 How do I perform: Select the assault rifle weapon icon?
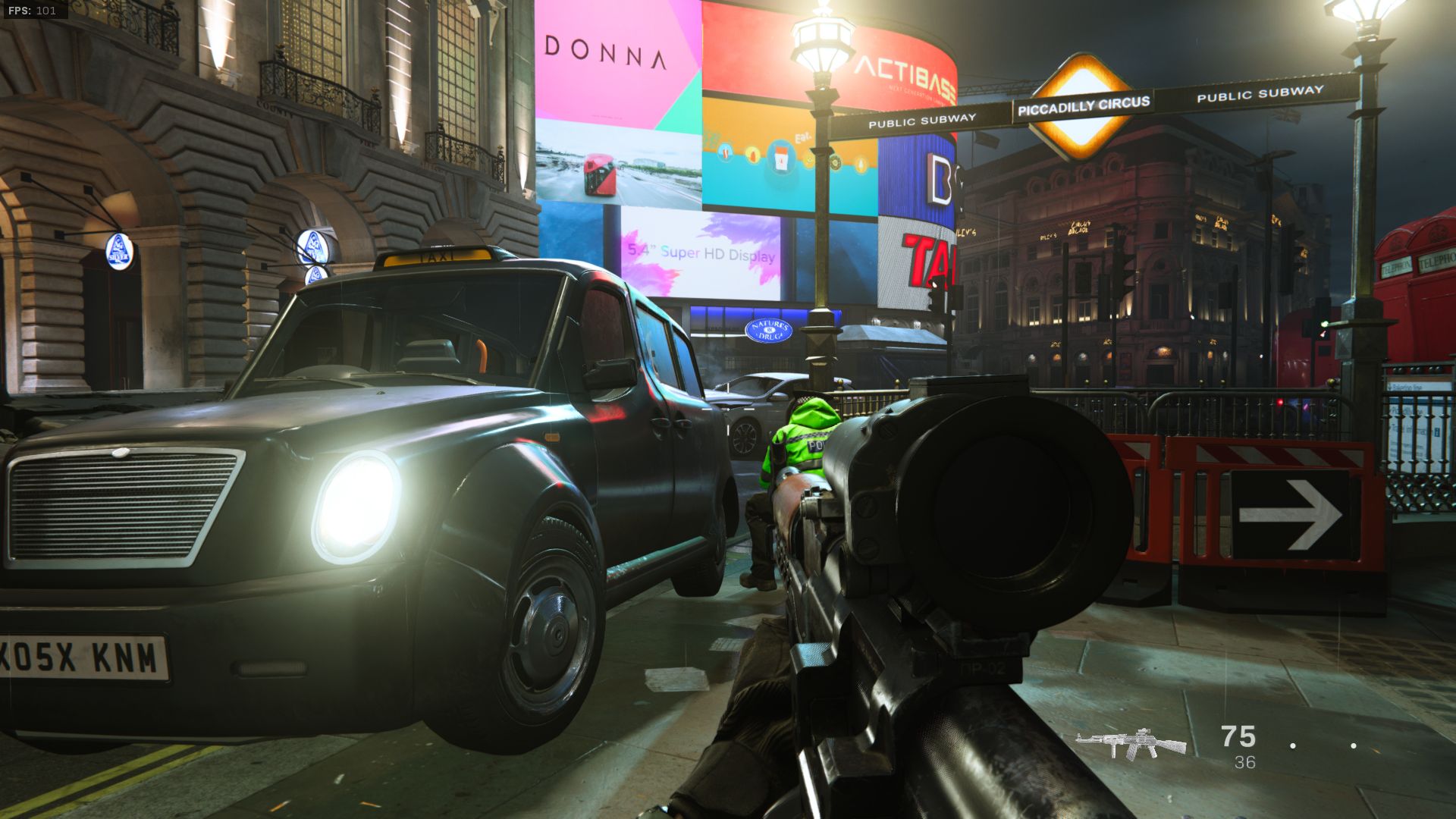point(1130,743)
